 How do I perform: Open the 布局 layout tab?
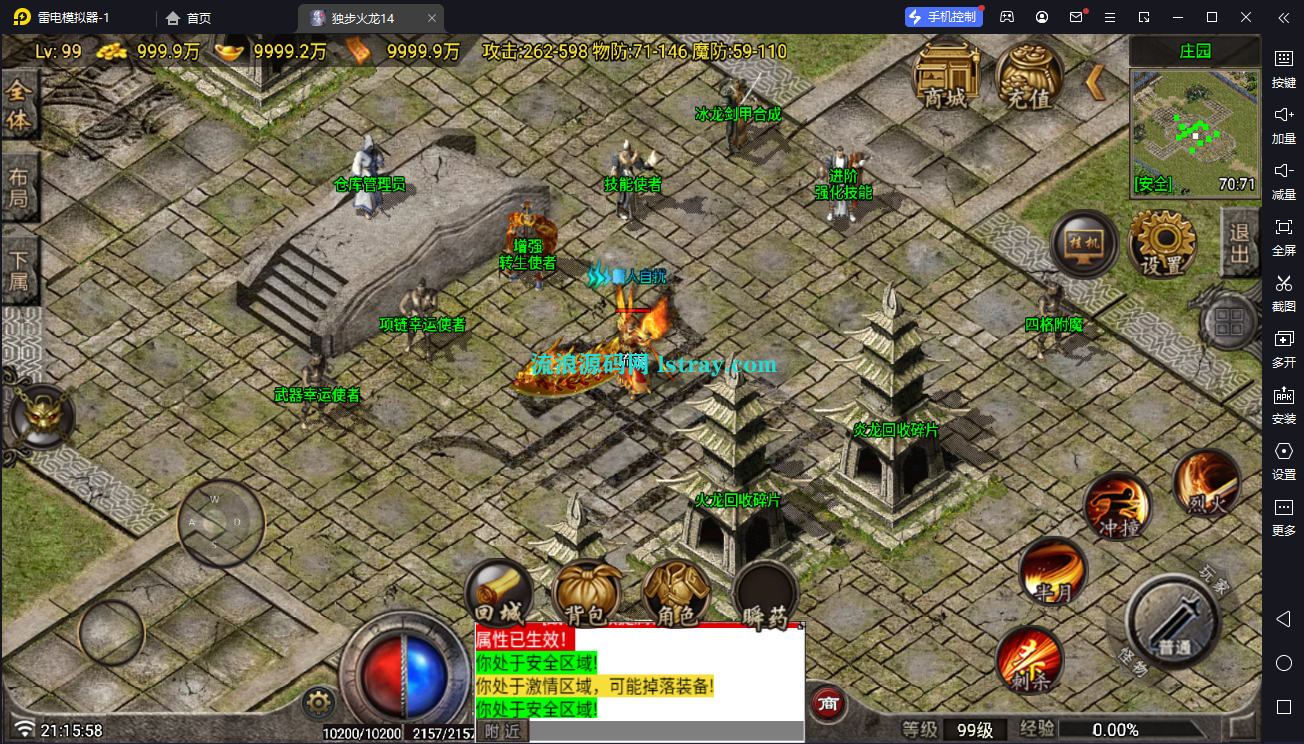click(x=19, y=187)
